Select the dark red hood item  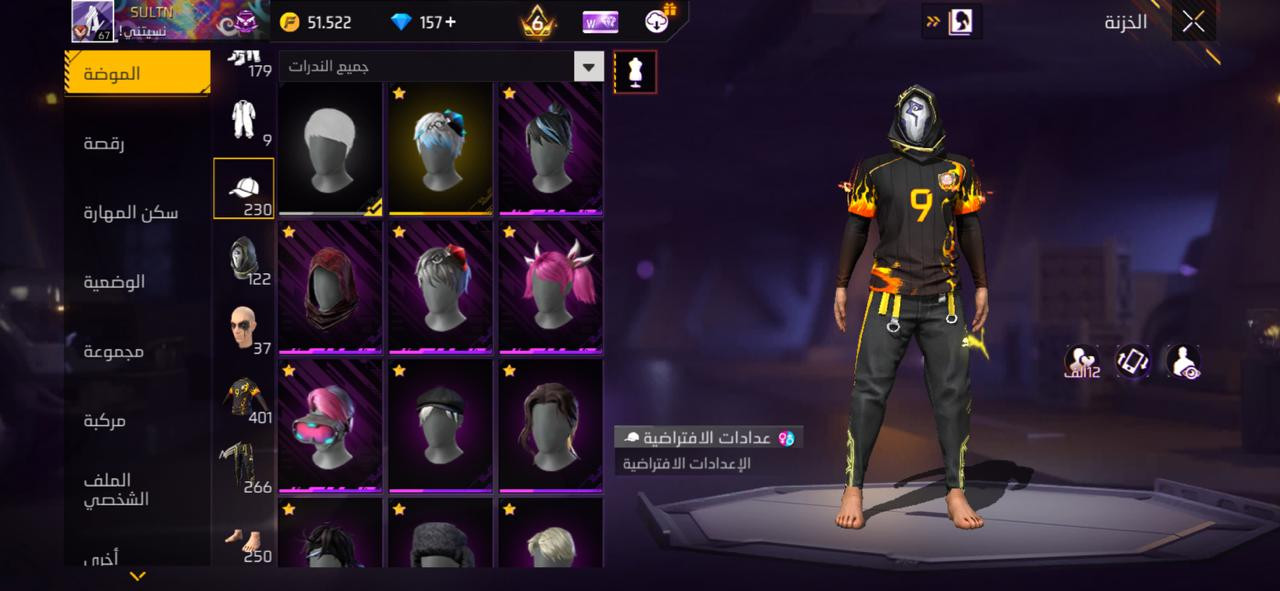[330, 287]
